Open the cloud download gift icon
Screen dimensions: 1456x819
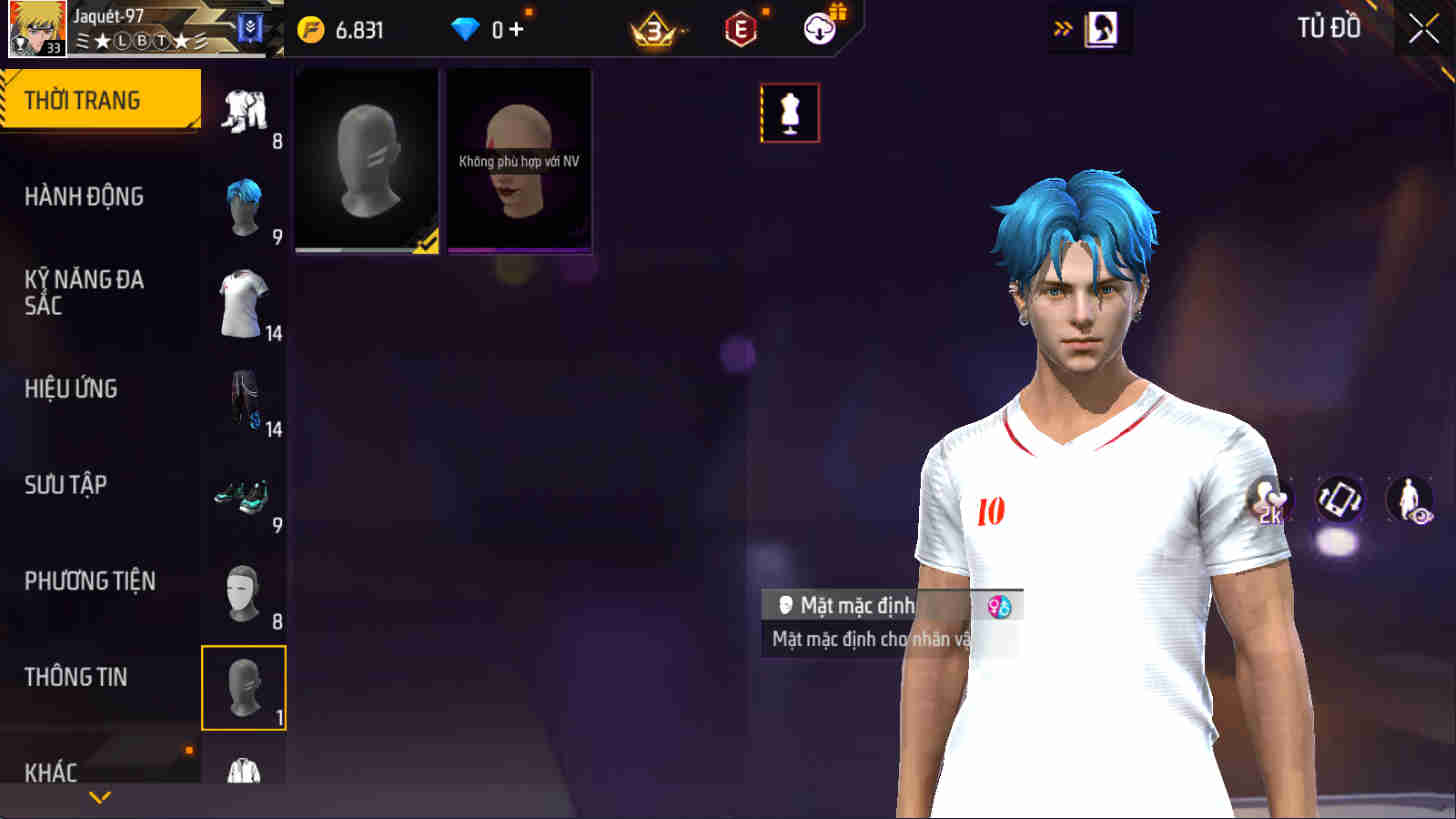pyautogui.click(x=818, y=27)
